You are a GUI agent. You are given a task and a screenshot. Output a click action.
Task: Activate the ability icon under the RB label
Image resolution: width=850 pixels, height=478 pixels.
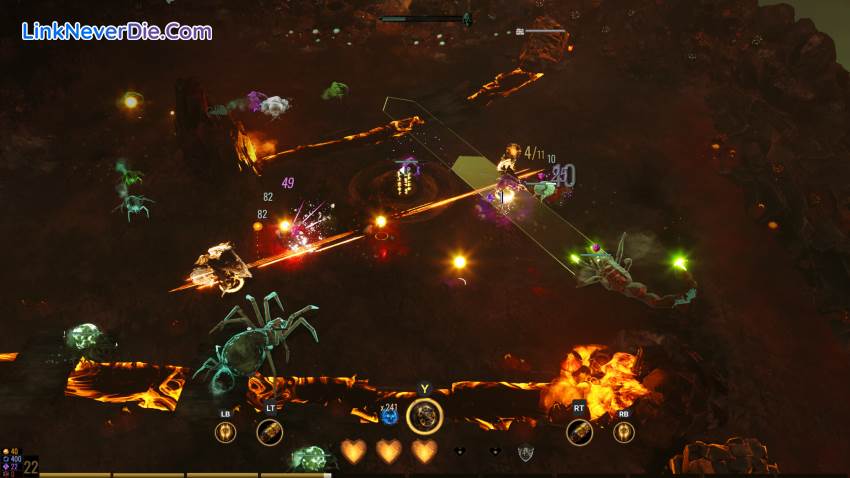pyautogui.click(x=623, y=432)
